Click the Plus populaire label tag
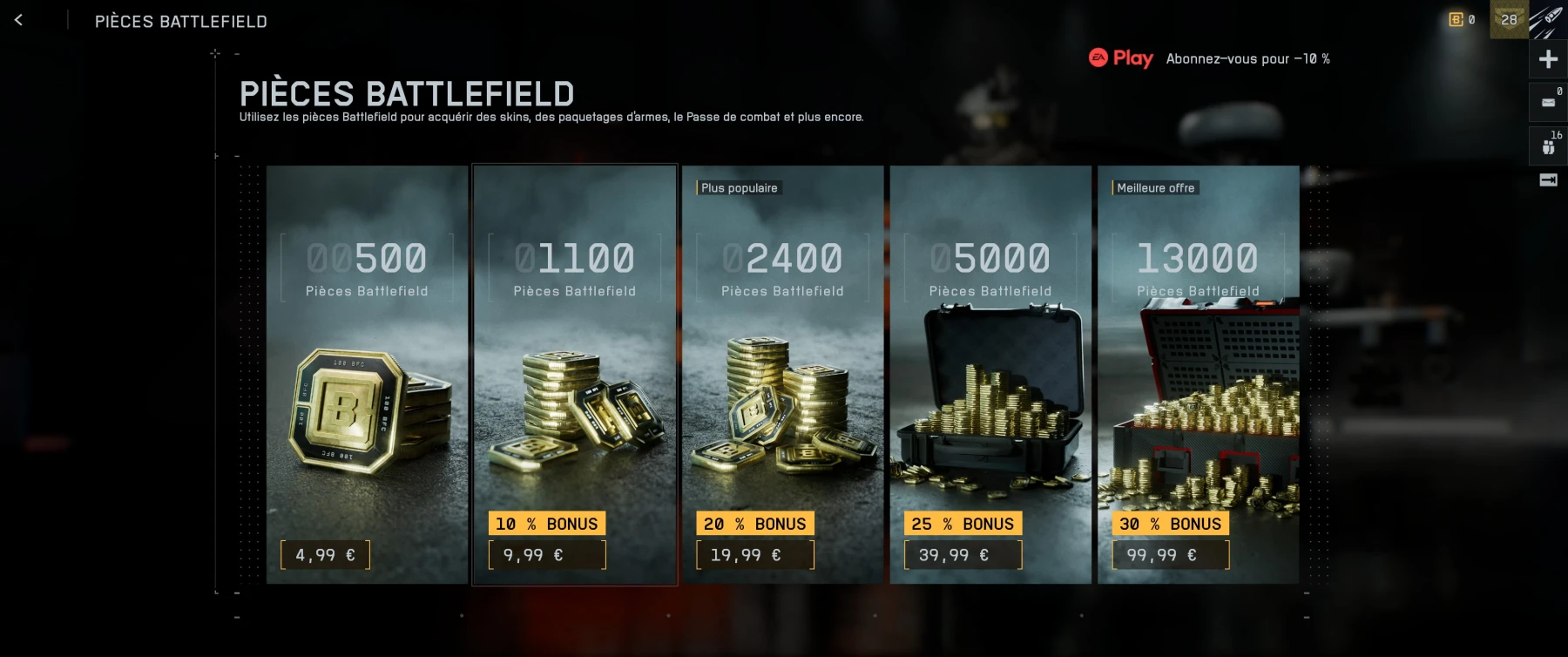This screenshot has width=1568, height=657. tap(739, 187)
